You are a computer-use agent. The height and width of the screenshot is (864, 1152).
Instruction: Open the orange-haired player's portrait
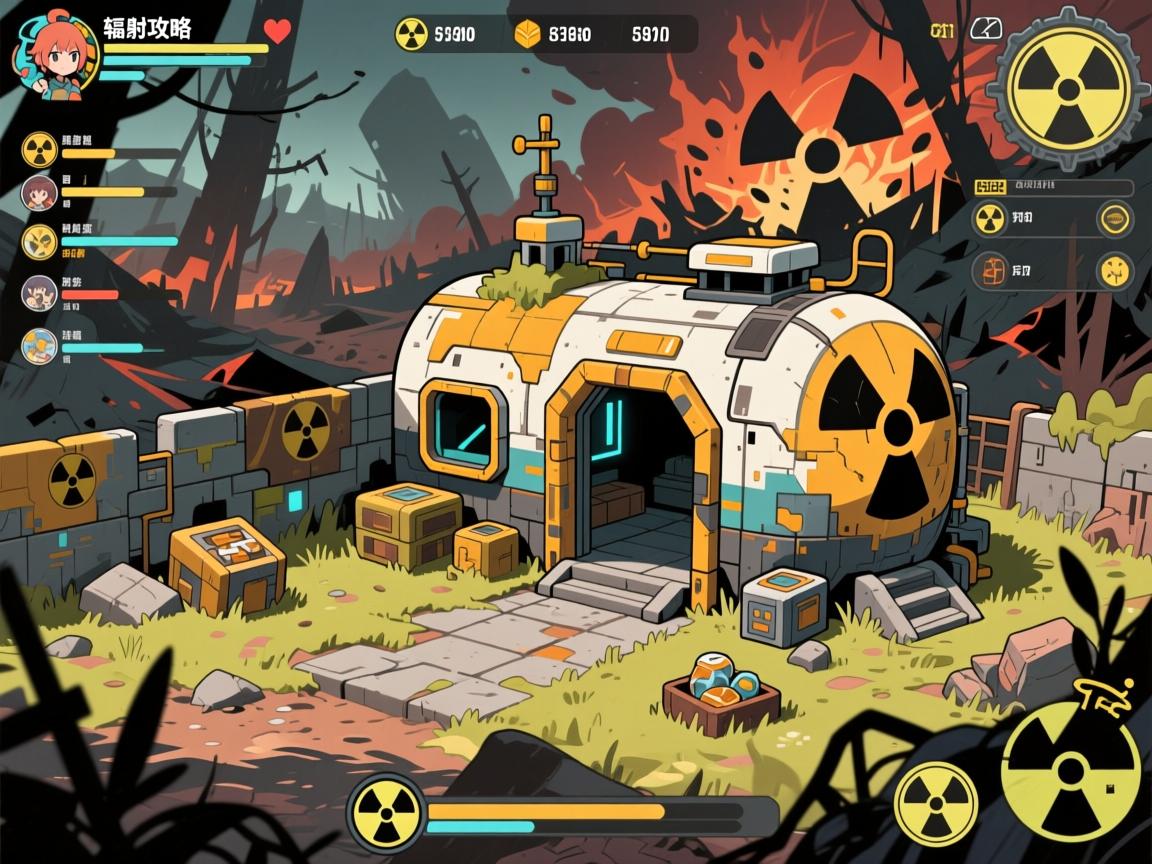52,52
